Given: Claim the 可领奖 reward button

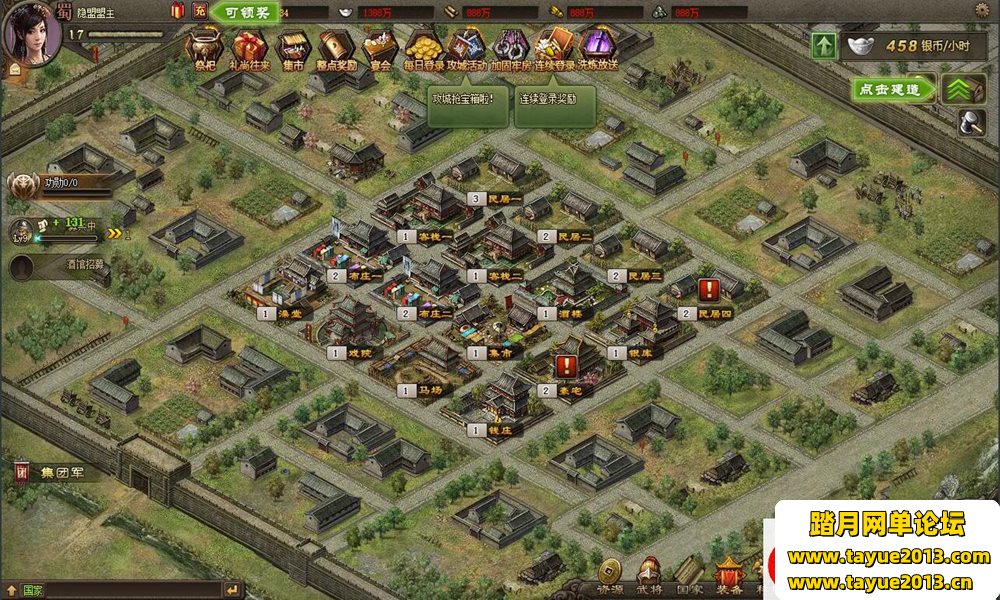Looking at the screenshot, I should (245, 13).
